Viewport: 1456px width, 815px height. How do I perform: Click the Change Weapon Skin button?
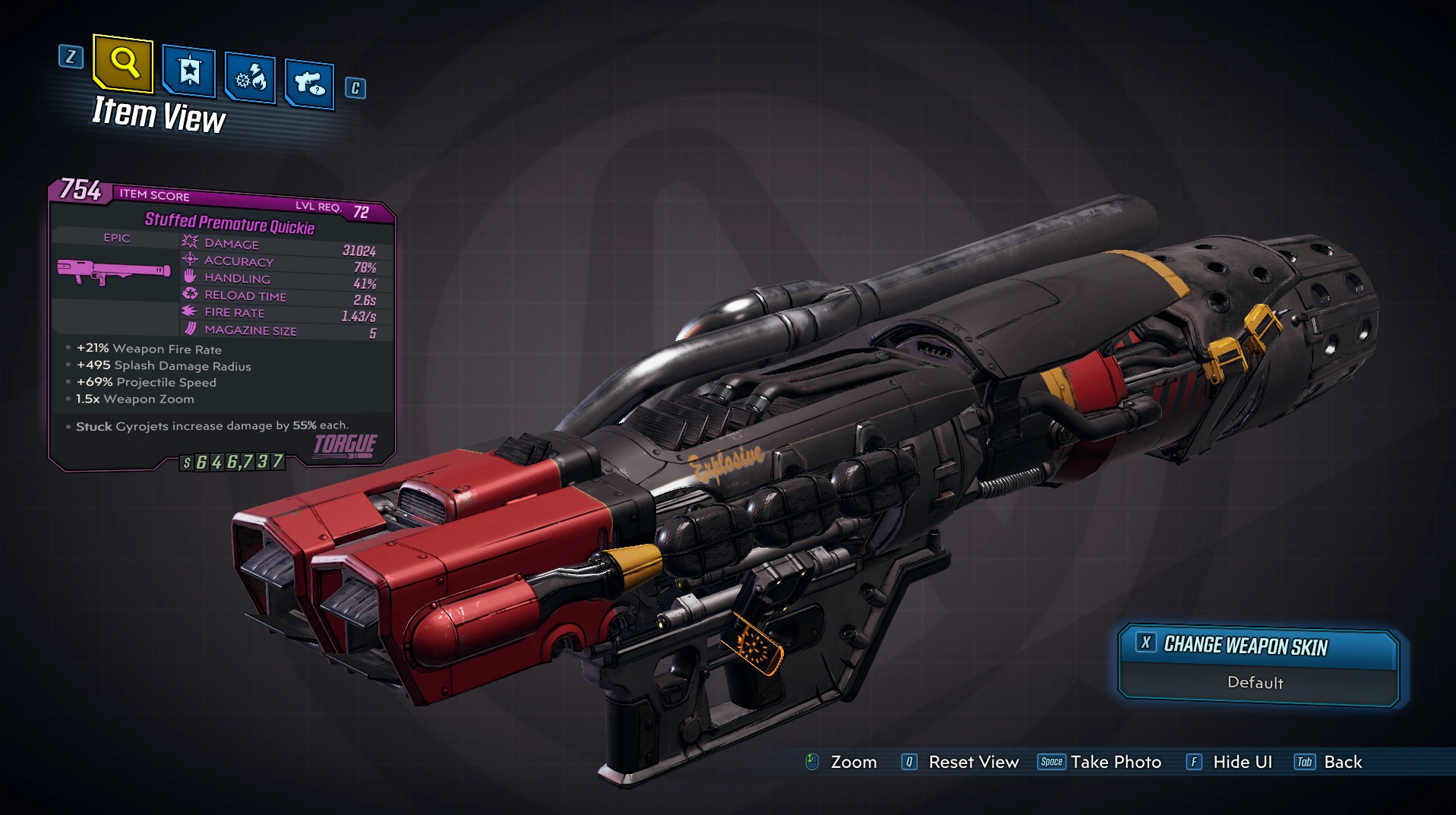tap(1259, 646)
